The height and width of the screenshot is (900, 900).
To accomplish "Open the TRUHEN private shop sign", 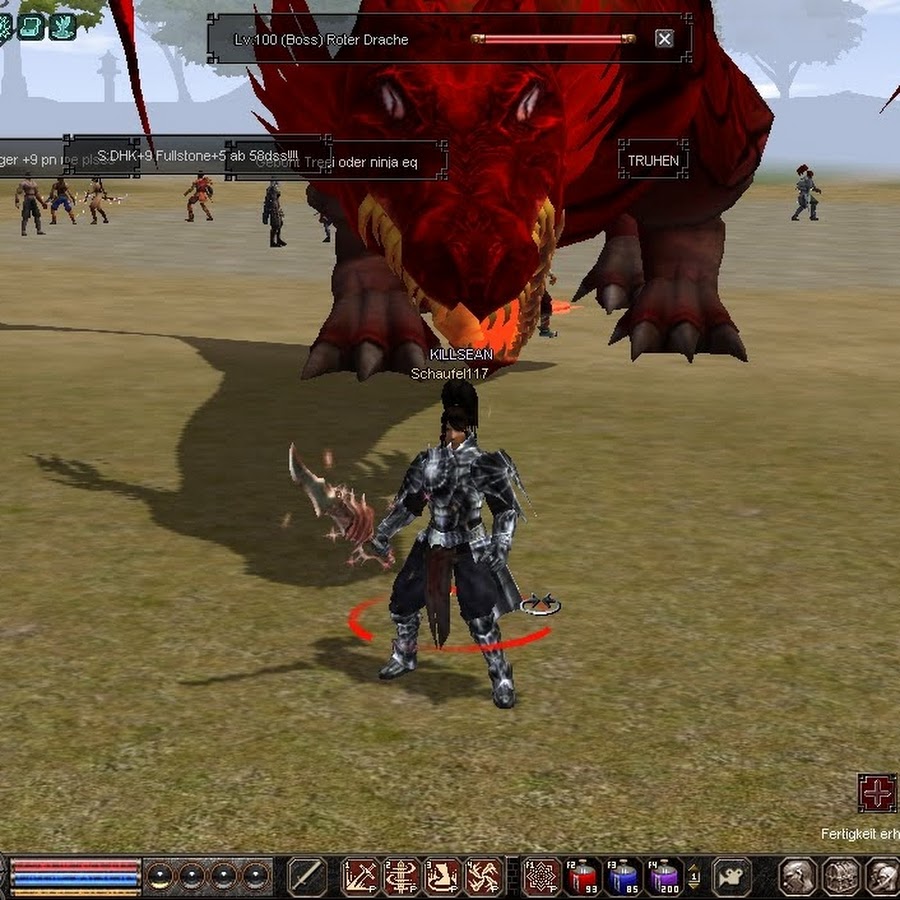I will click(x=653, y=160).
